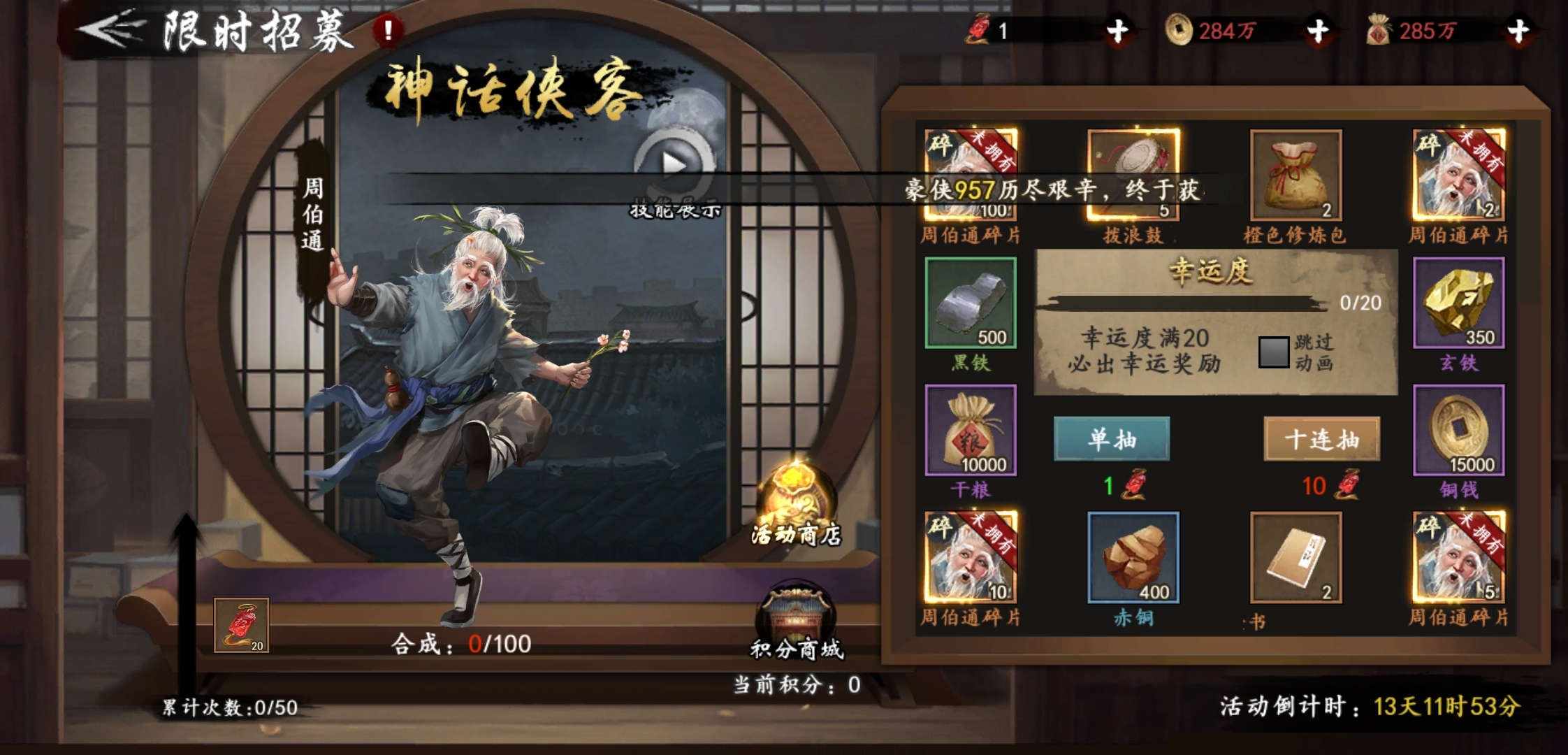View the red copper (赤铜) reward
This screenshot has width=1568, height=755.
pos(1133,558)
